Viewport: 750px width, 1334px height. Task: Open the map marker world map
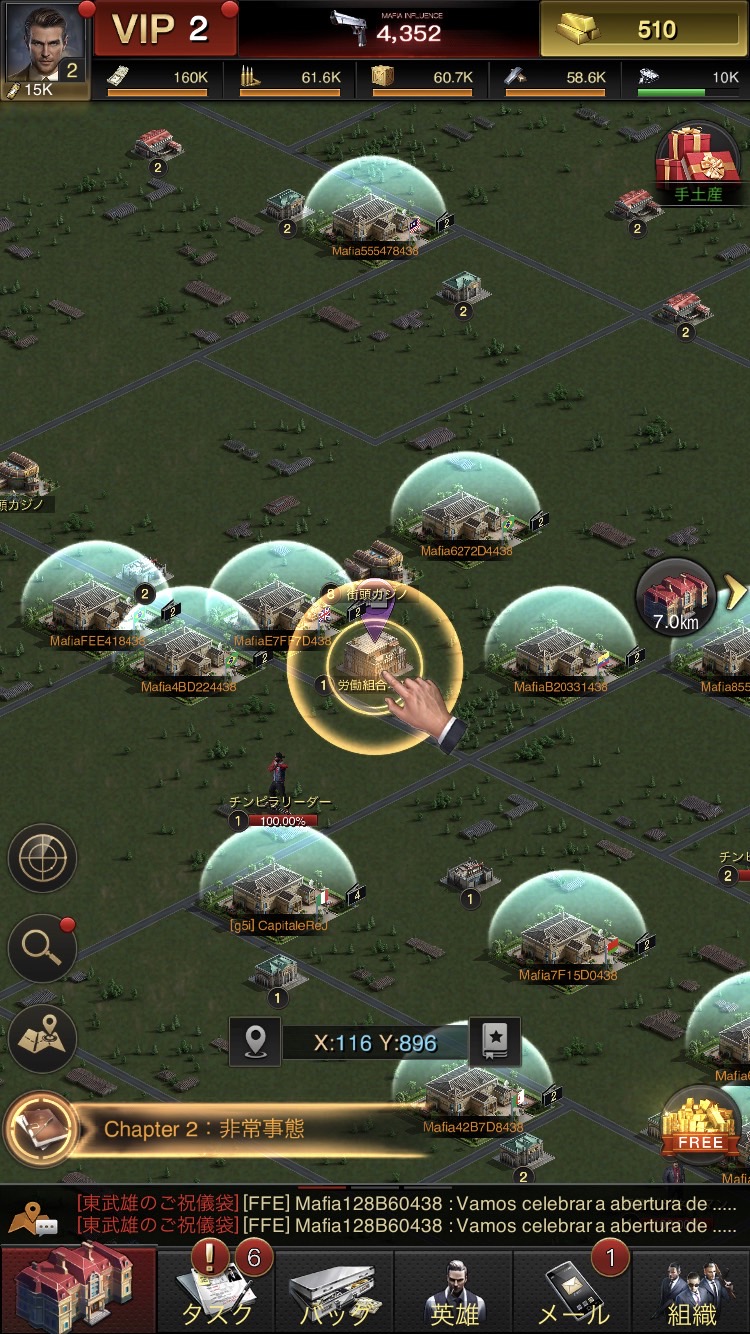43,1039
